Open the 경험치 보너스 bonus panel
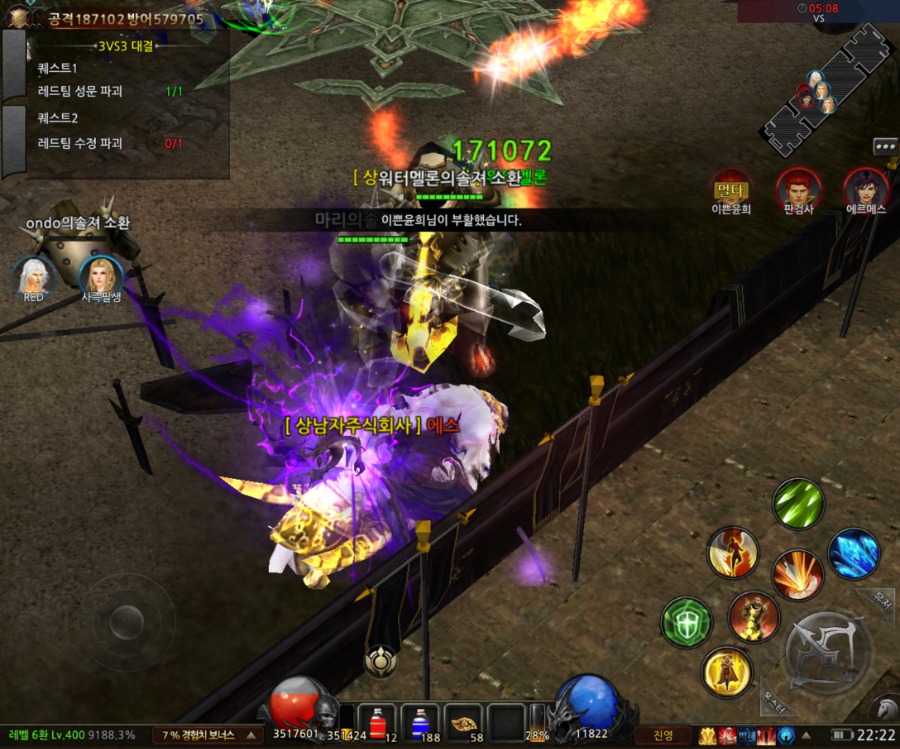This screenshot has width=900, height=749. point(208,735)
